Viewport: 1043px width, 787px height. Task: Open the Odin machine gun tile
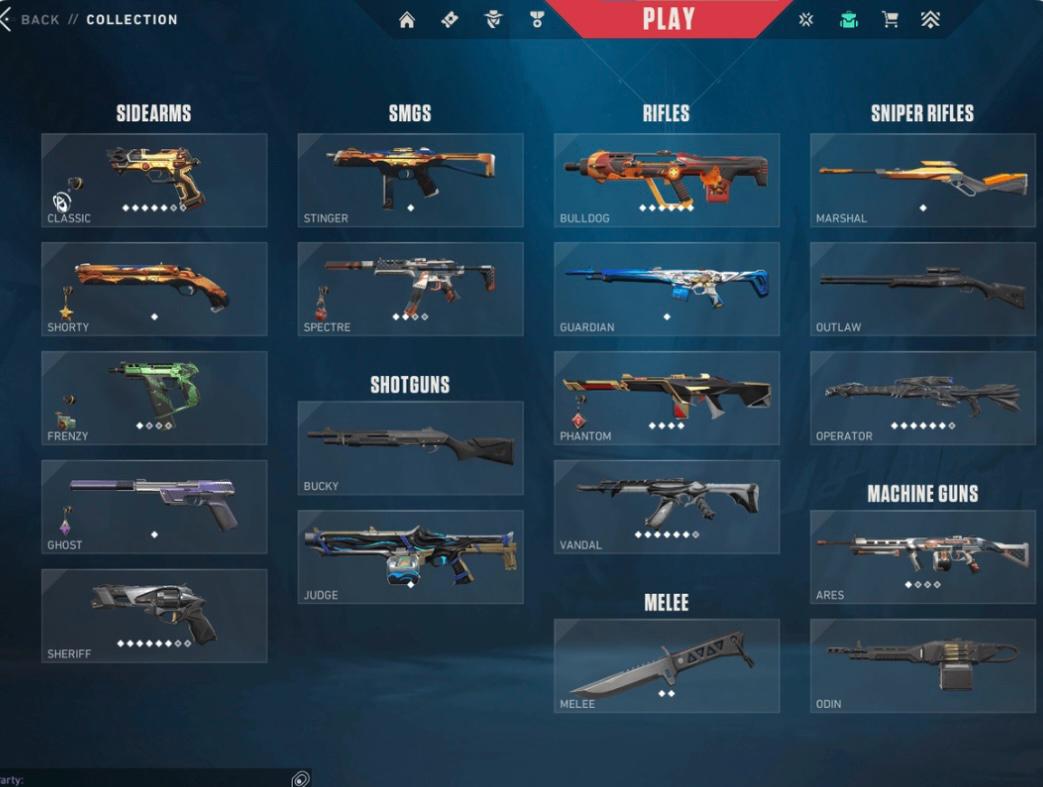click(x=922, y=666)
